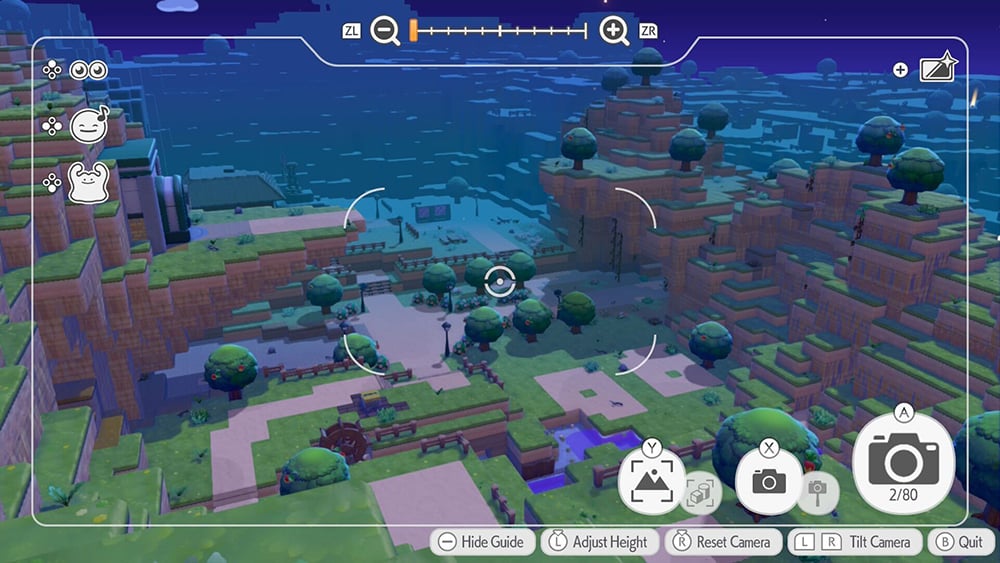Open the photo album with the landscape icon
This screenshot has height=563, width=1000.
click(x=651, y=482)
